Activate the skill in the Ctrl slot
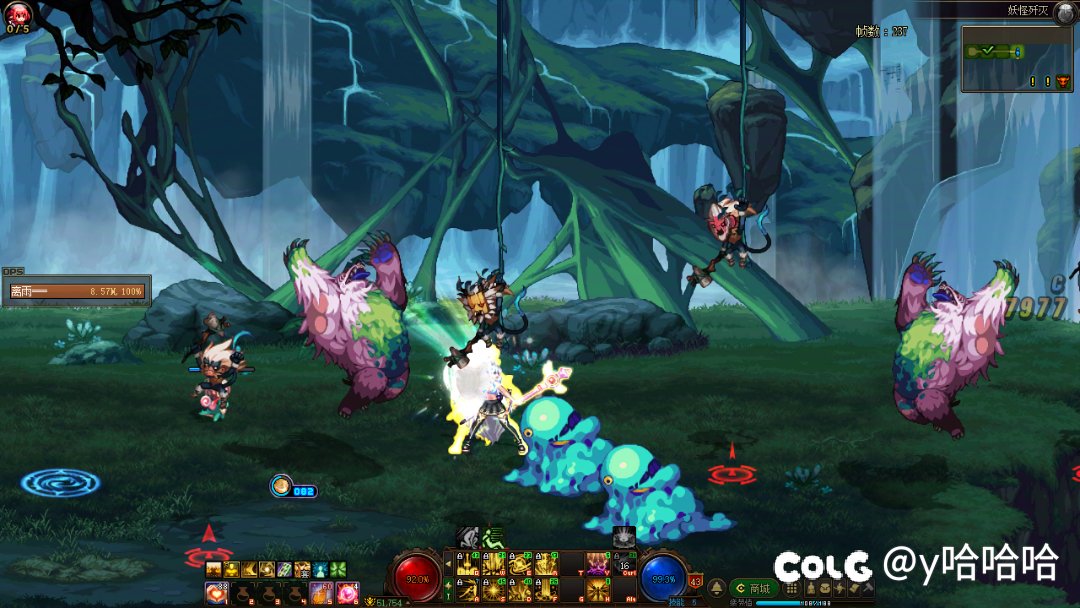1080x608 pixels. (623, 567)
